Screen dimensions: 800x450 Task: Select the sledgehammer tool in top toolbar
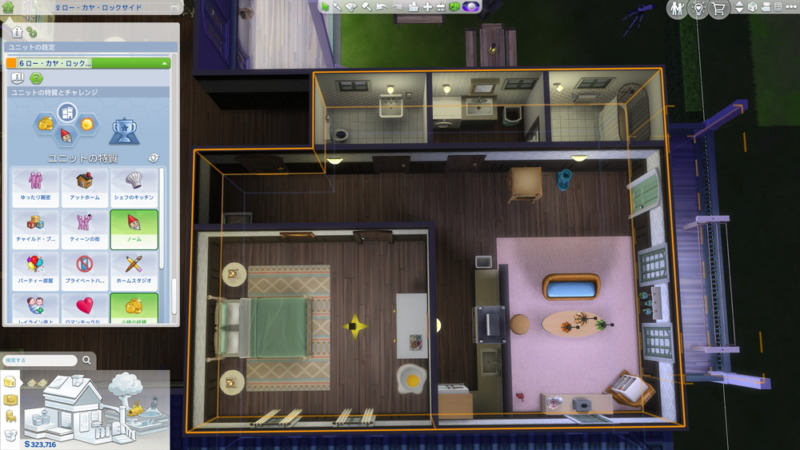(x=367, y=7)
